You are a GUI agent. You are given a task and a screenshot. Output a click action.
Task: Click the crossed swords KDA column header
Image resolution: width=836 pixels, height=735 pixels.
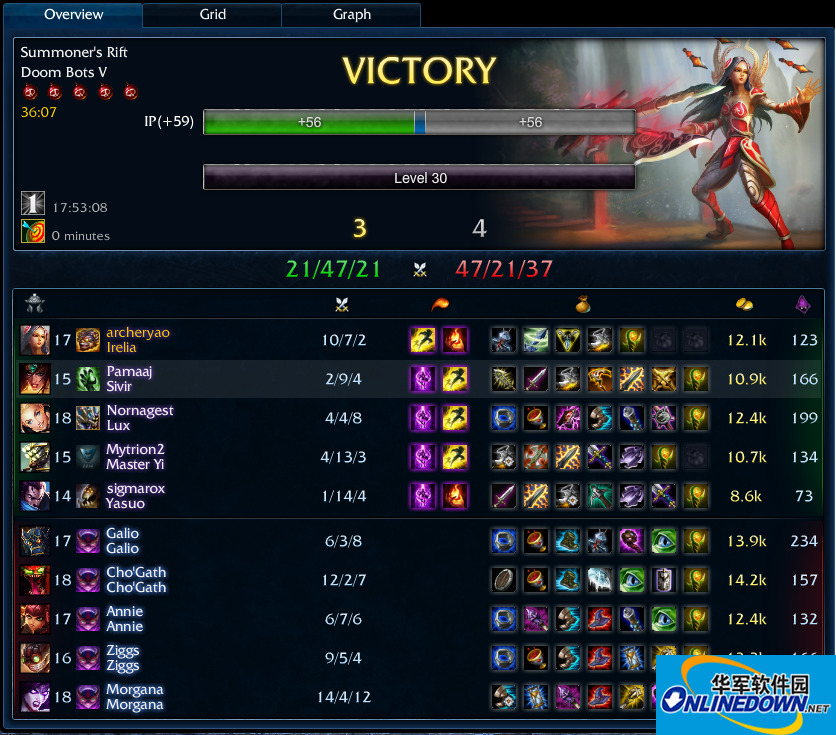(x=343, y=304)
